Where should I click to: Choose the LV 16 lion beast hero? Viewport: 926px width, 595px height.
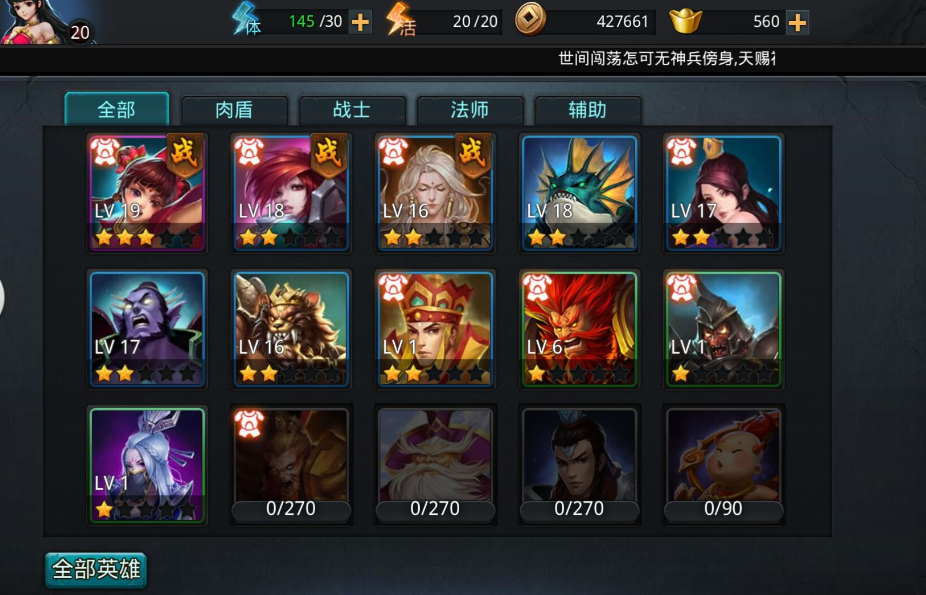291,328
